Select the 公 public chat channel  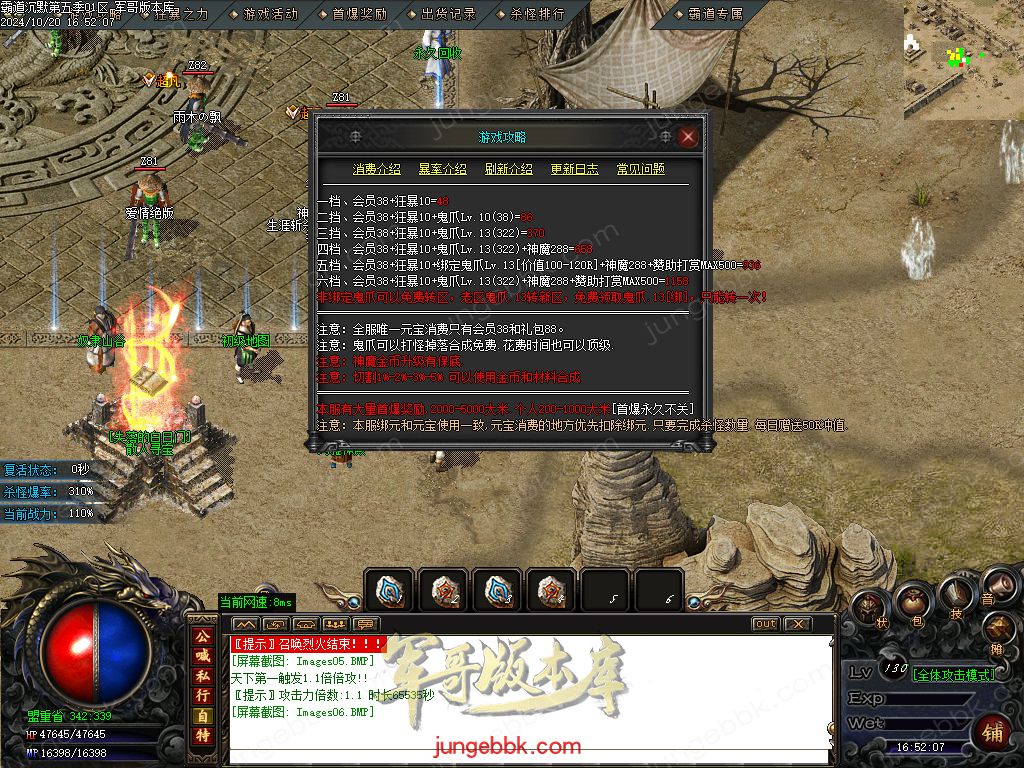202,636
